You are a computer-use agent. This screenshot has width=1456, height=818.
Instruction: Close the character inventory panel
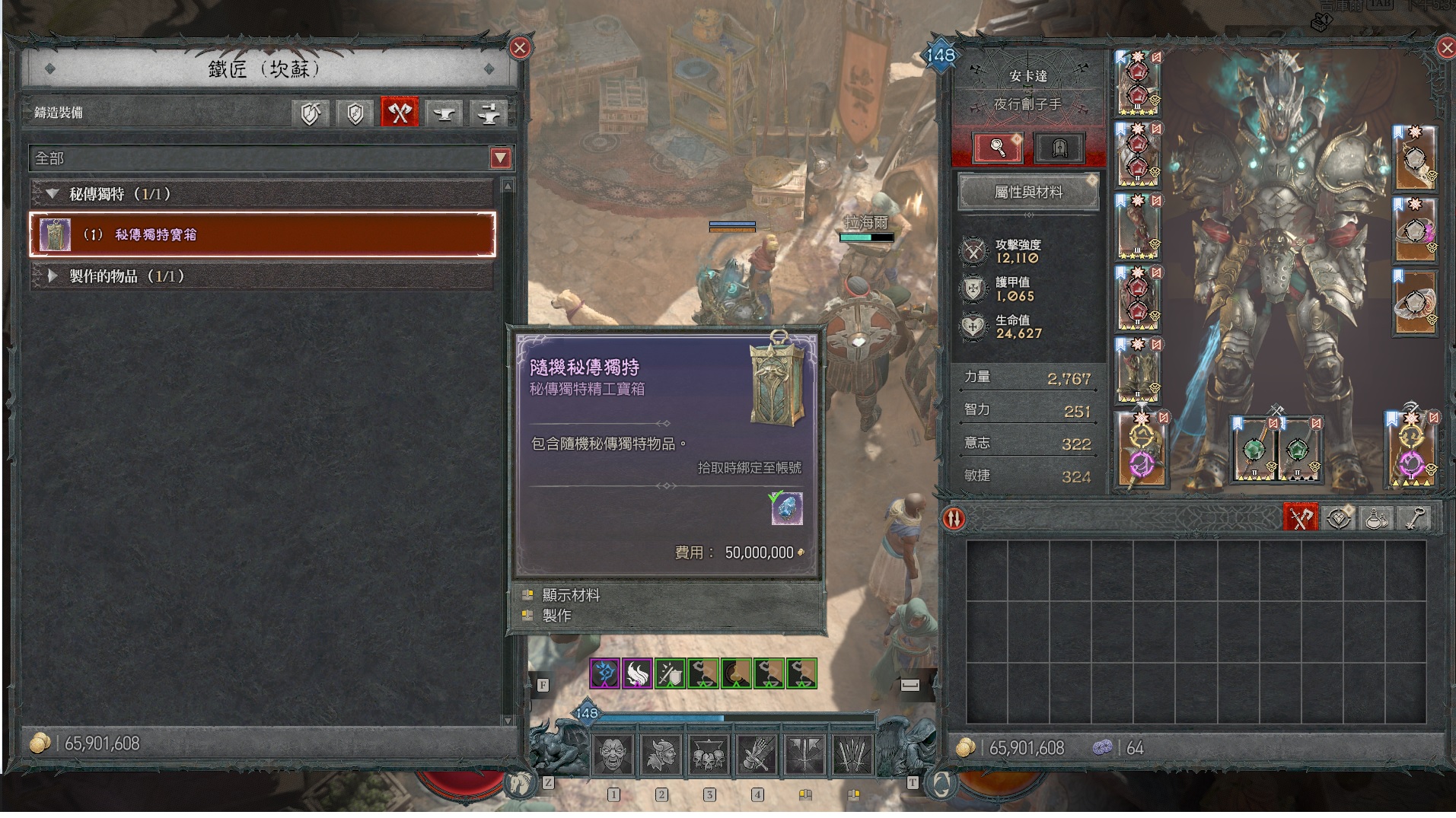tap(1447, 49)
